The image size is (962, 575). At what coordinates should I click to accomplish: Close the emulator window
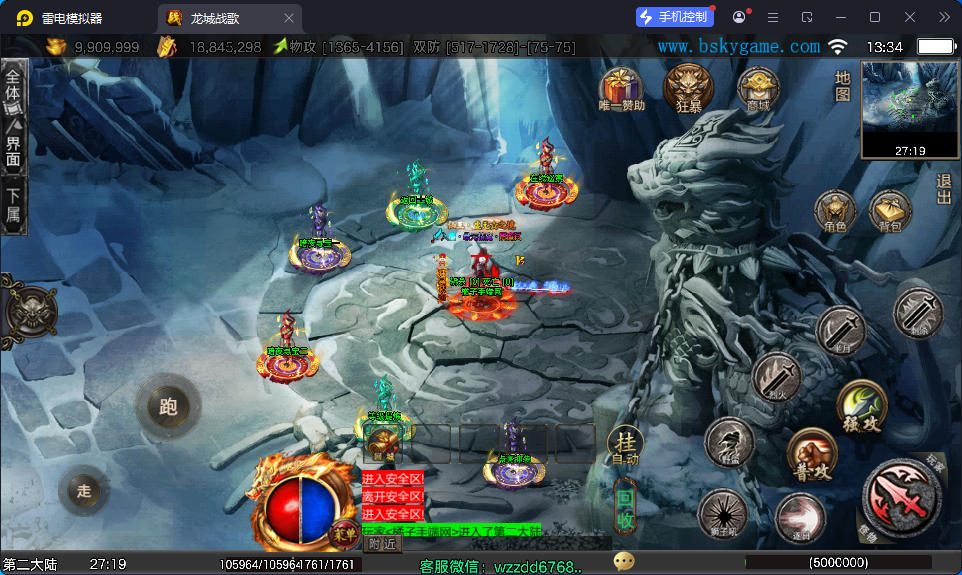pos(910,17)
